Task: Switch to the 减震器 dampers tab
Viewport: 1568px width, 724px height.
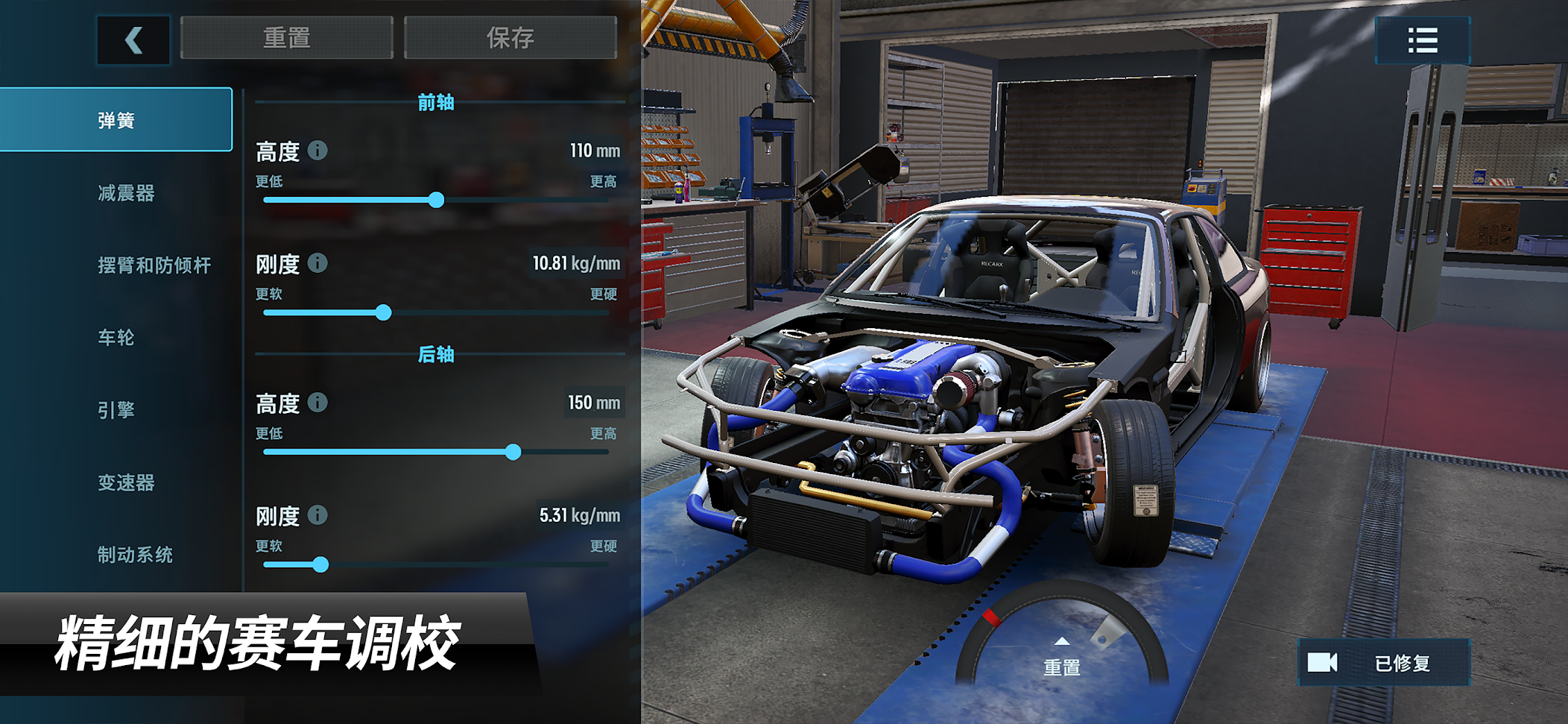Action: click(126, 193)
